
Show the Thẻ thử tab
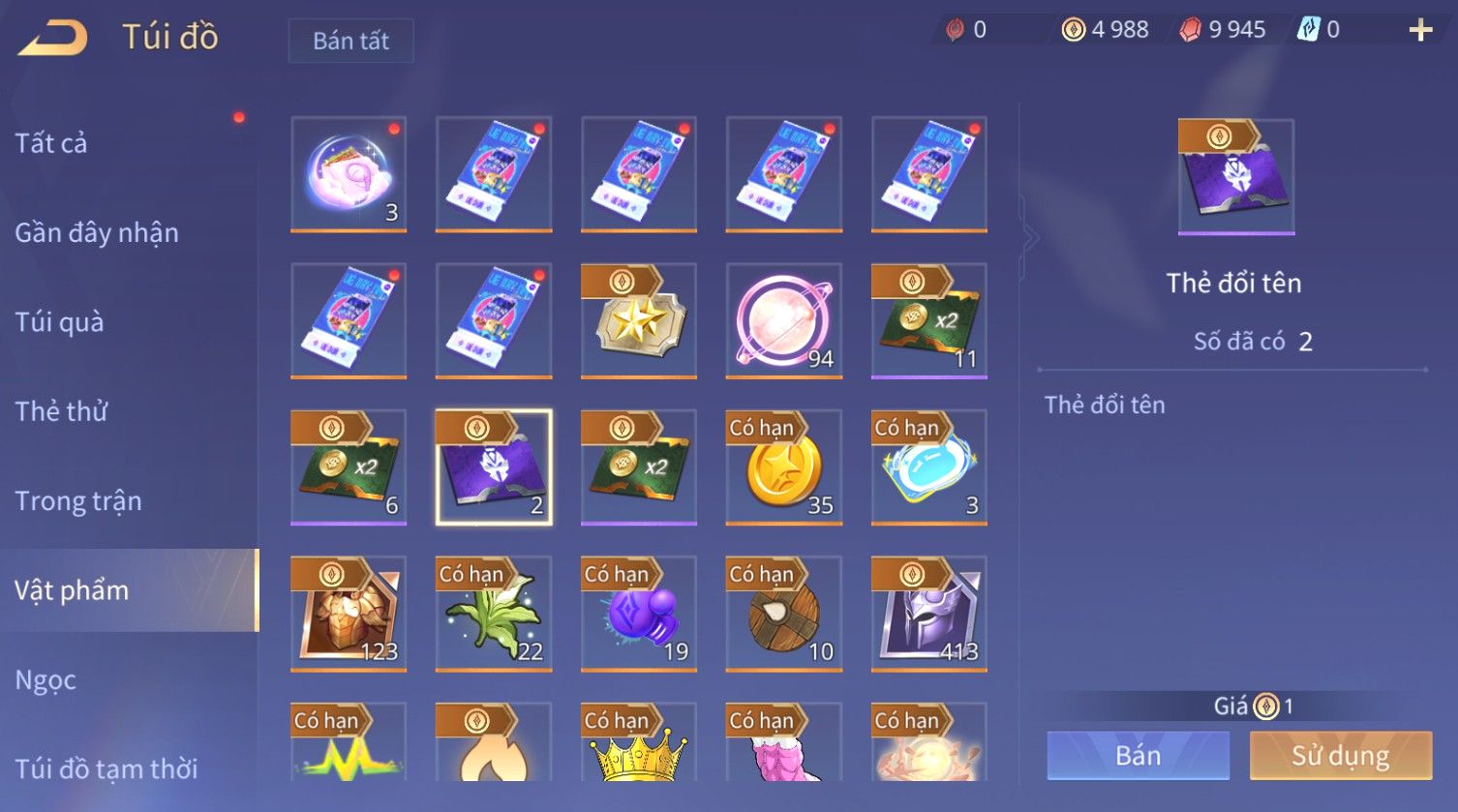click(x=61, y=411)
